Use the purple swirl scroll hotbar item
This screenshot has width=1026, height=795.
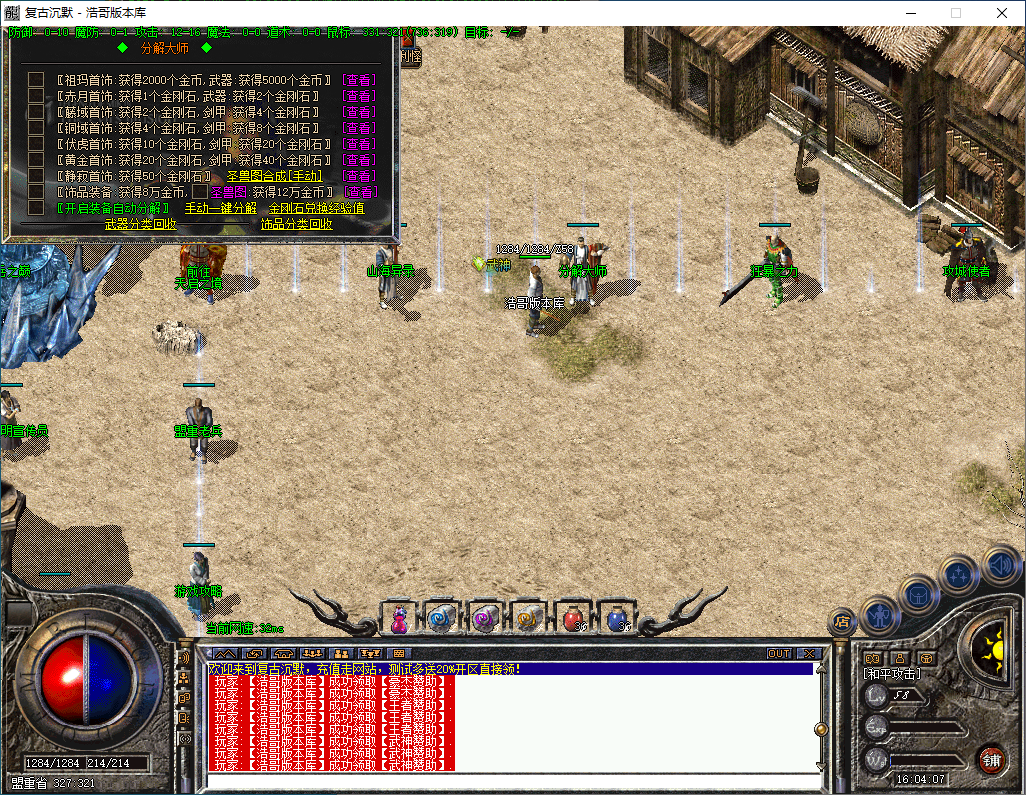point(485,620)
